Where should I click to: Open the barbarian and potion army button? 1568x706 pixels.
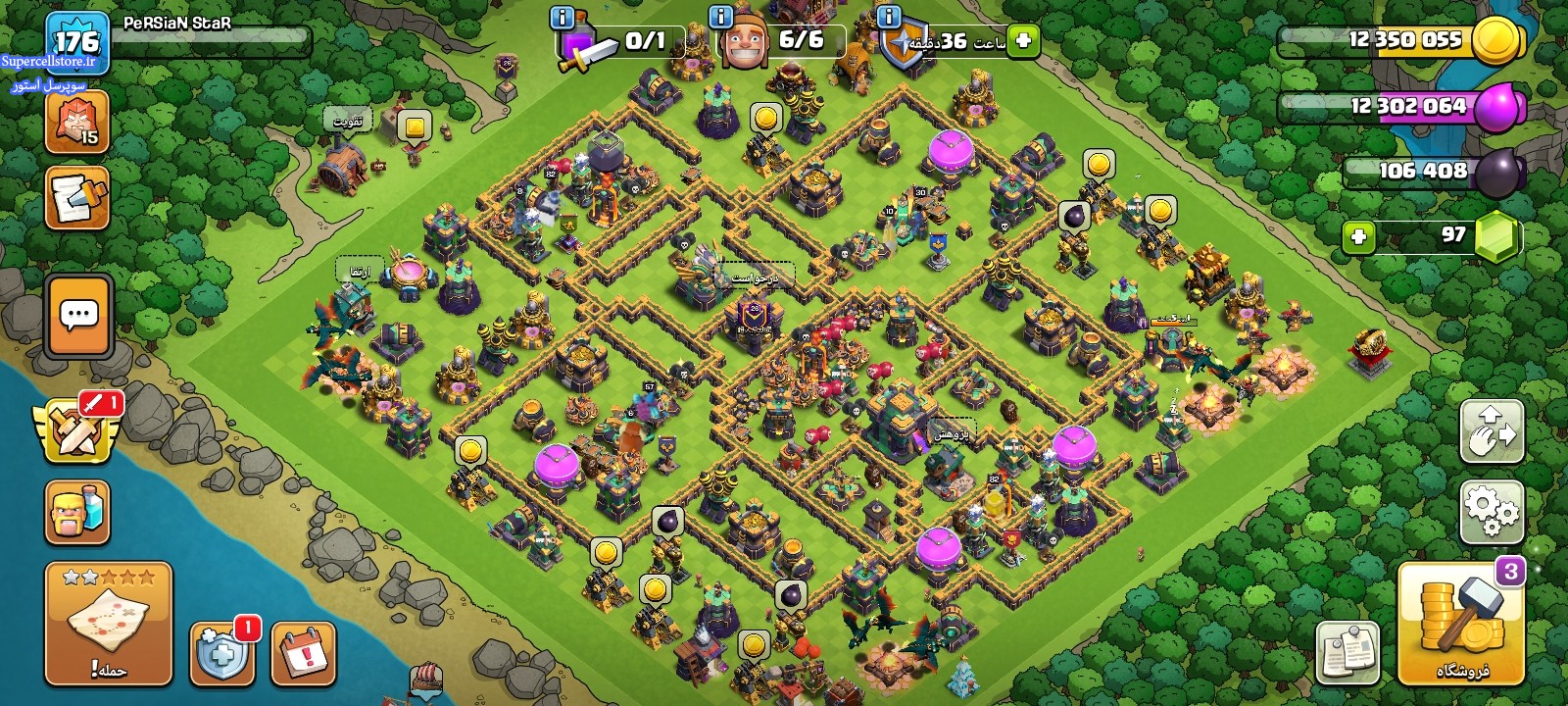click(x=76, y=512)
